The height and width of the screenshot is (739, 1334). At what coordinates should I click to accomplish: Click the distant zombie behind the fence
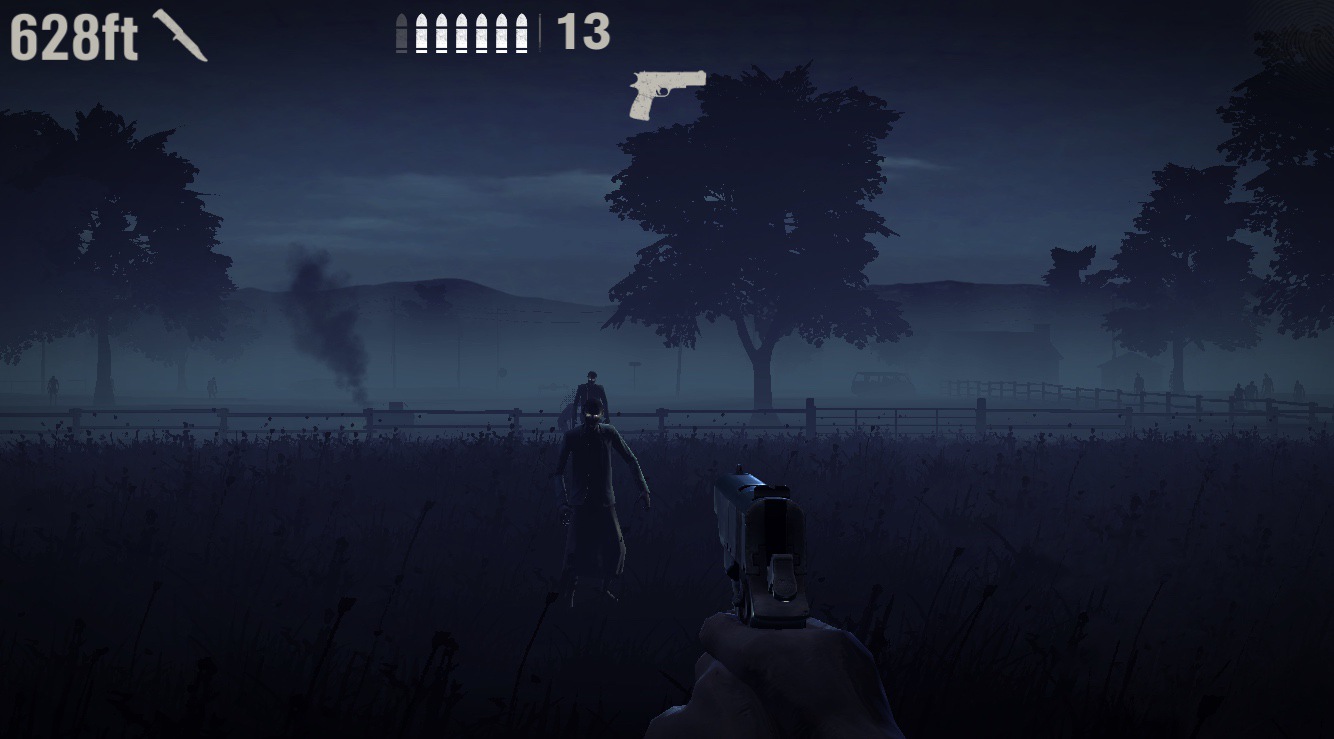click(x=592, y=385)
